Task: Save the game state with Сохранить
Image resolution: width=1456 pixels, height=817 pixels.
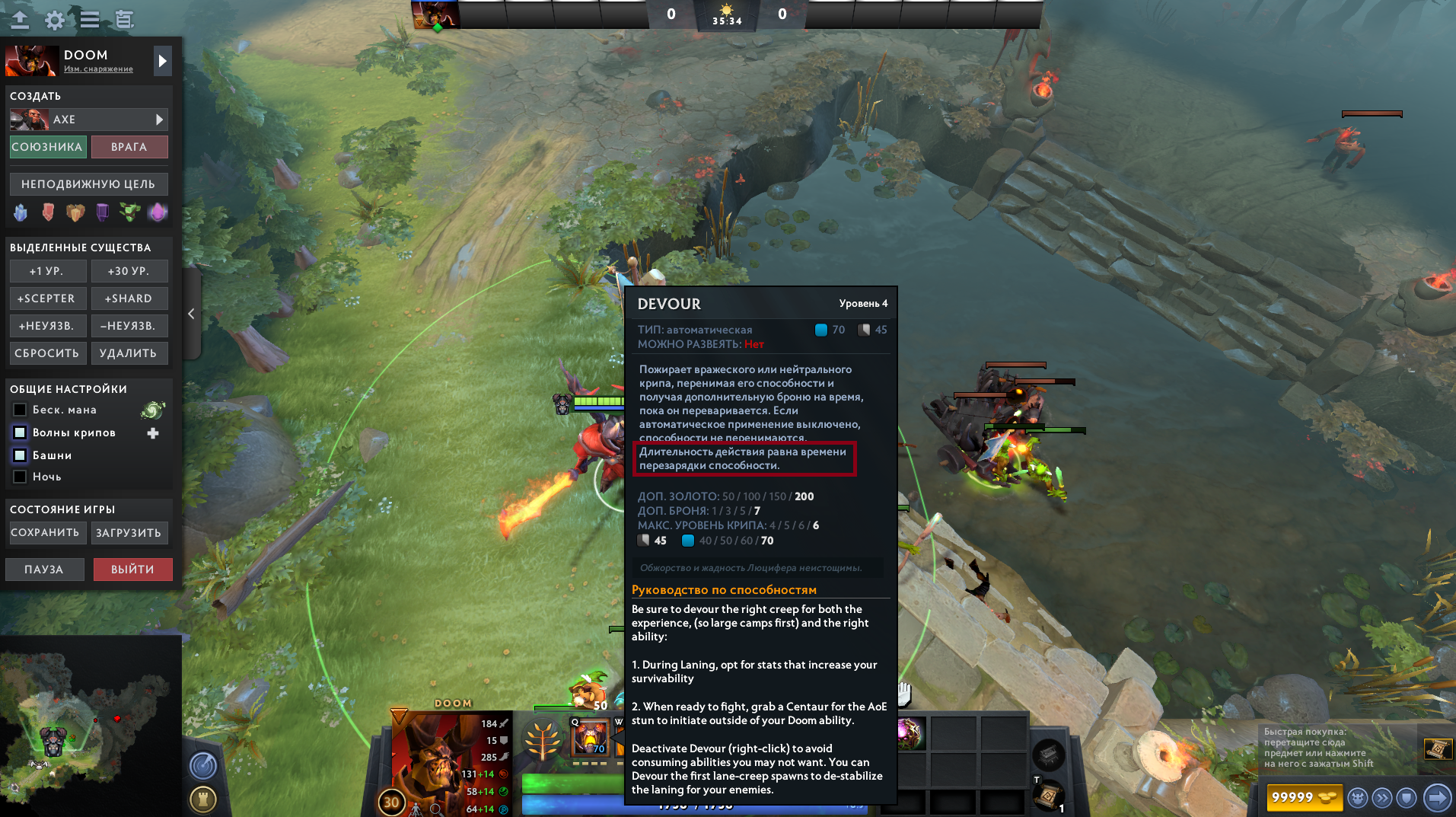Action: pyautogui.click(x=46, y=533)
